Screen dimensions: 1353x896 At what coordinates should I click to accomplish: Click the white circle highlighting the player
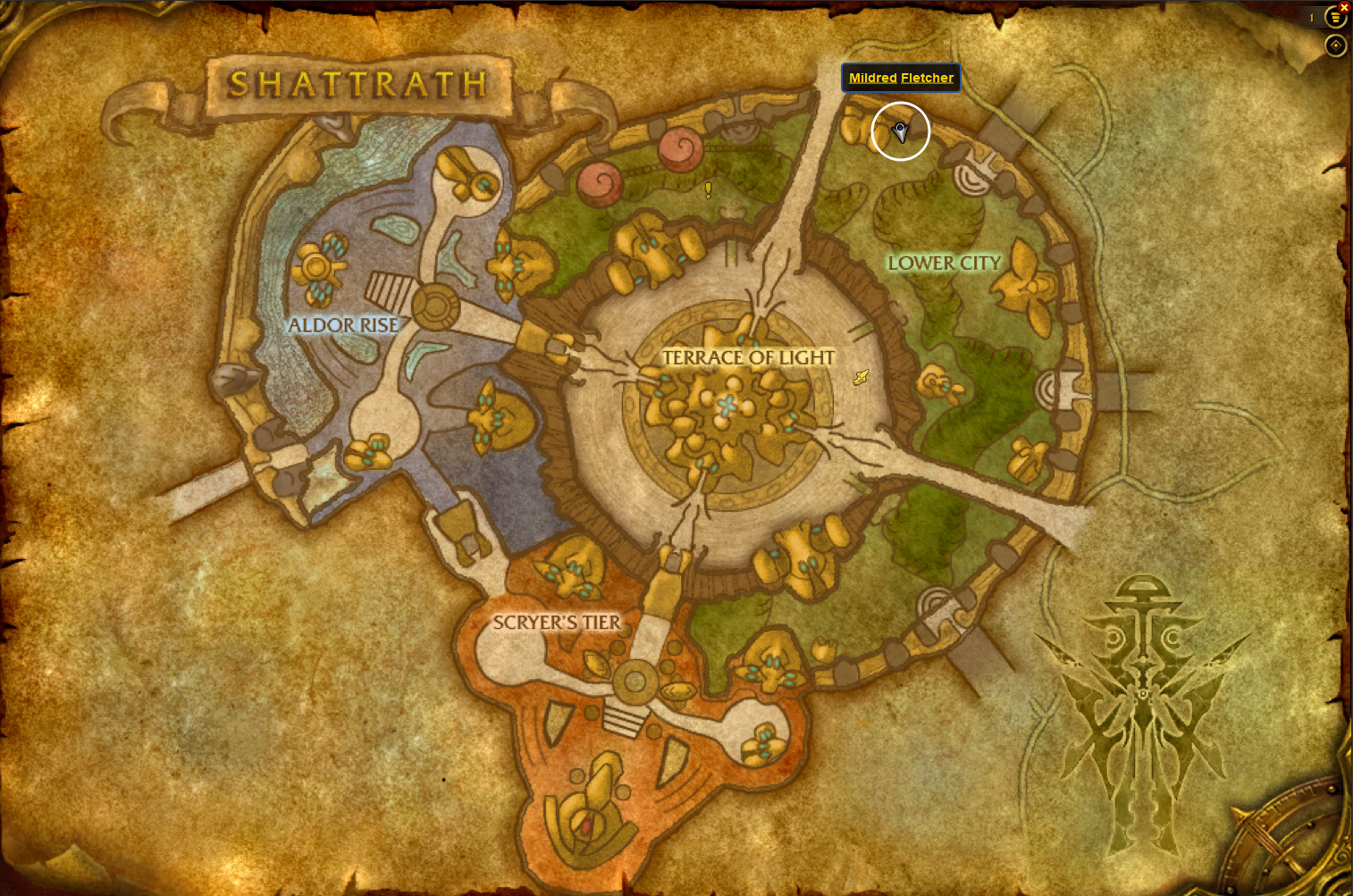coord(901,131)
